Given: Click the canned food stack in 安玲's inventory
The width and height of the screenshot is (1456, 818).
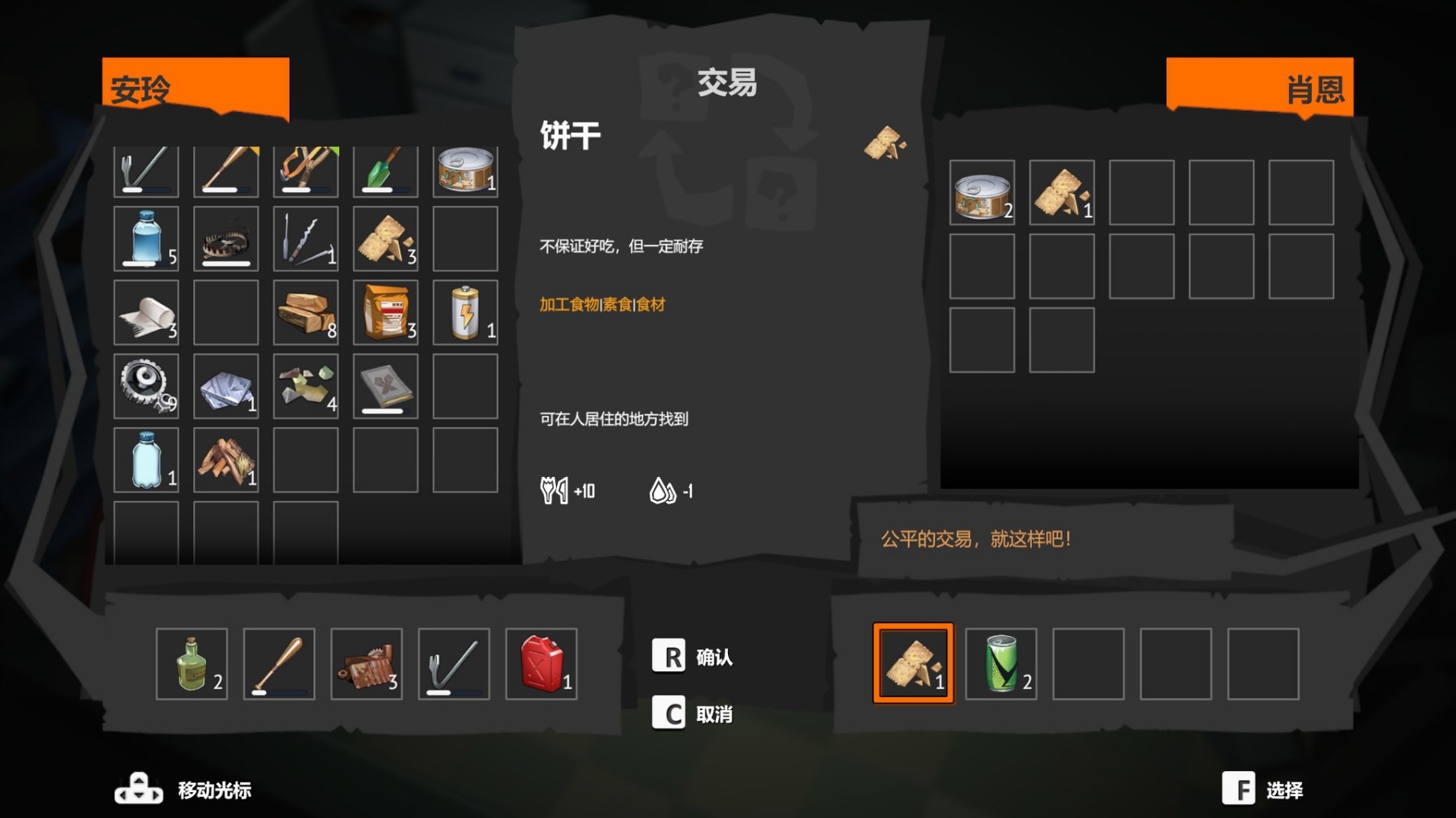Looking at the screenshot, I should tap(466, 170).
